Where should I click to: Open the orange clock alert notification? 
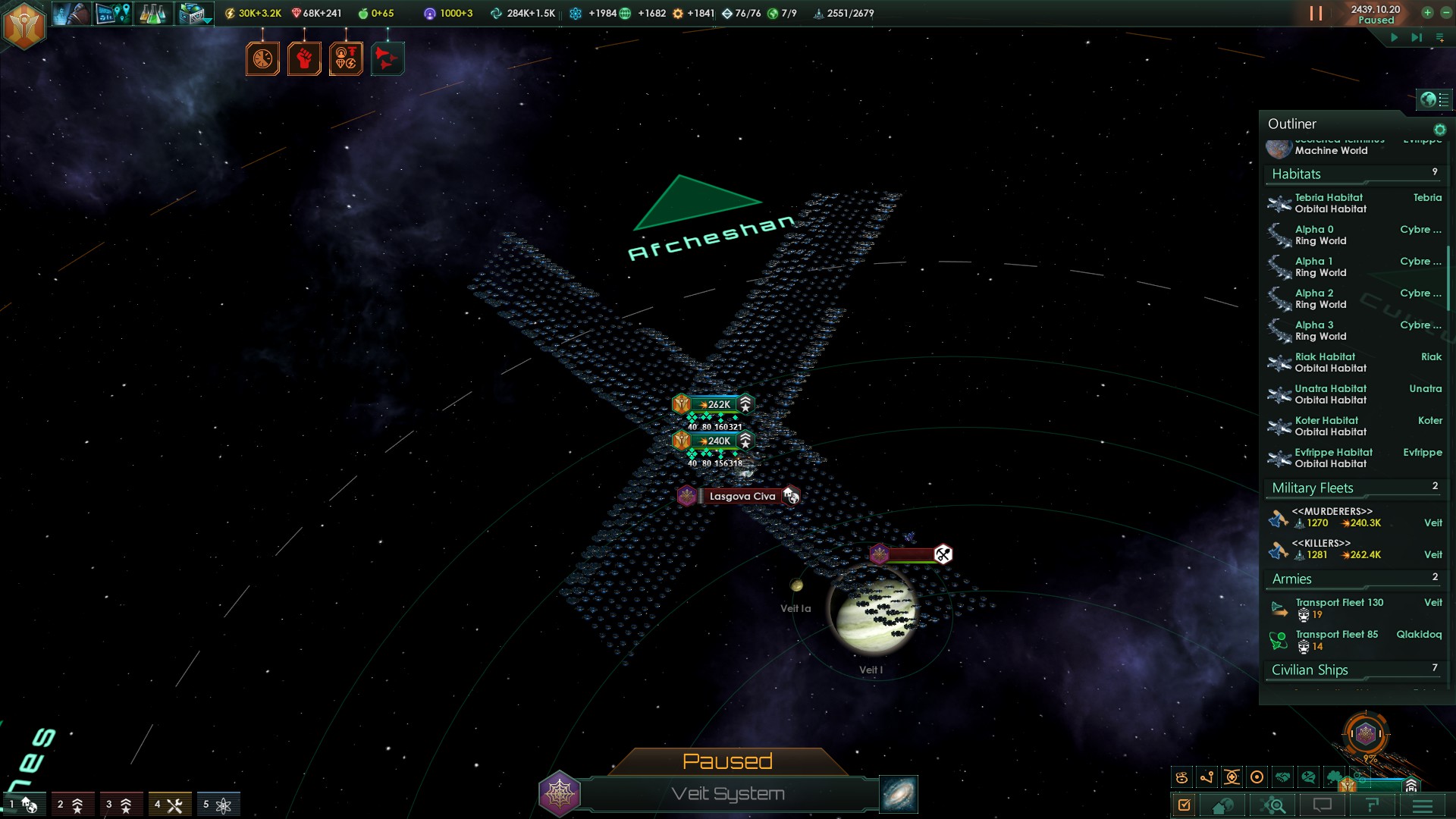click(262, 59)
